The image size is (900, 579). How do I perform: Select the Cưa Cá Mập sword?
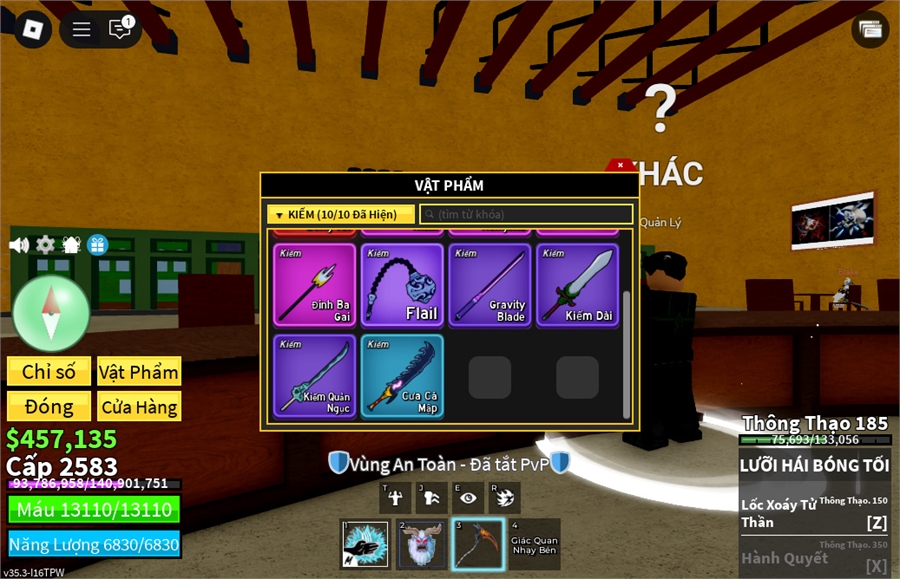coord(402,375)
